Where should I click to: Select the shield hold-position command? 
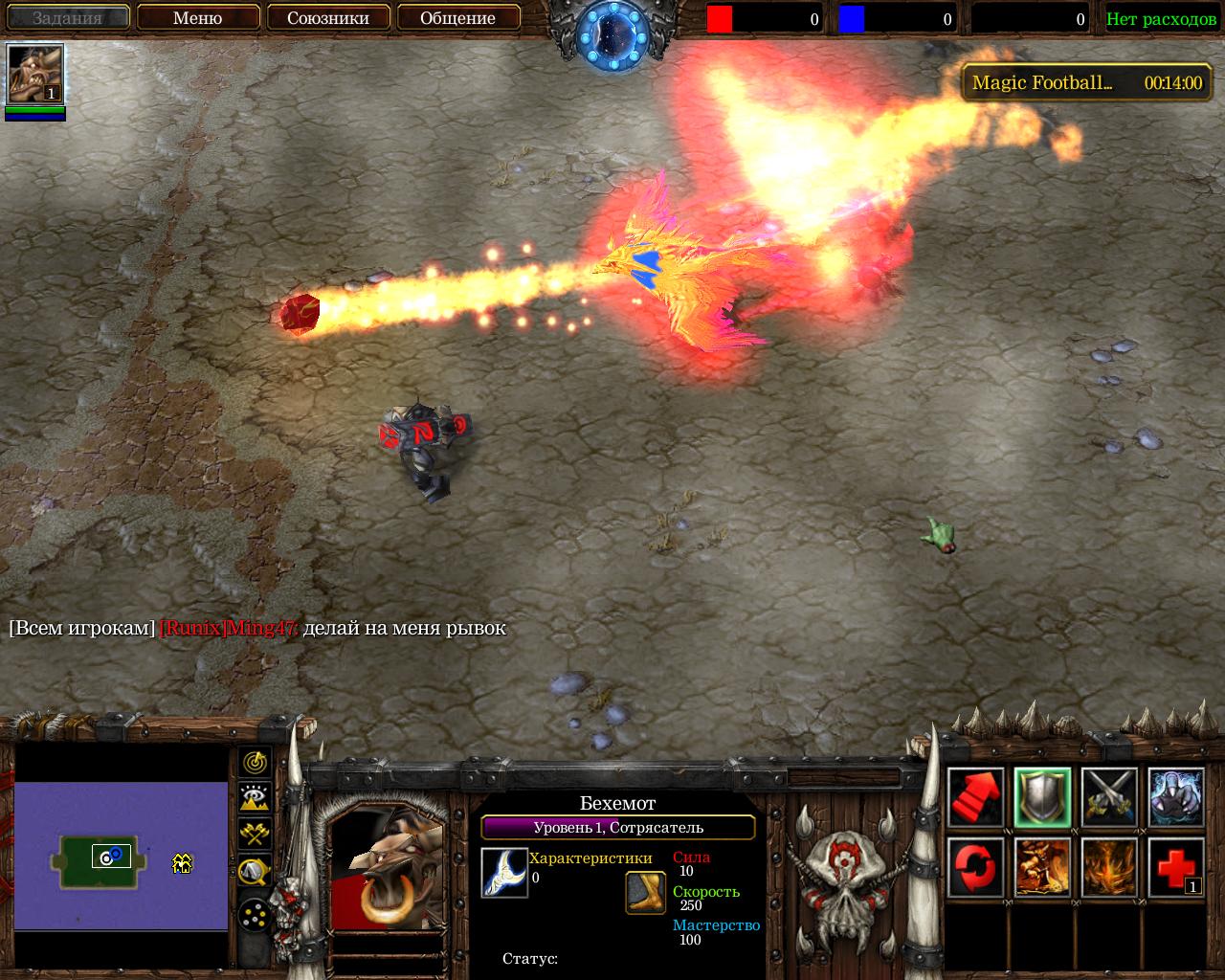[1042, 796]
